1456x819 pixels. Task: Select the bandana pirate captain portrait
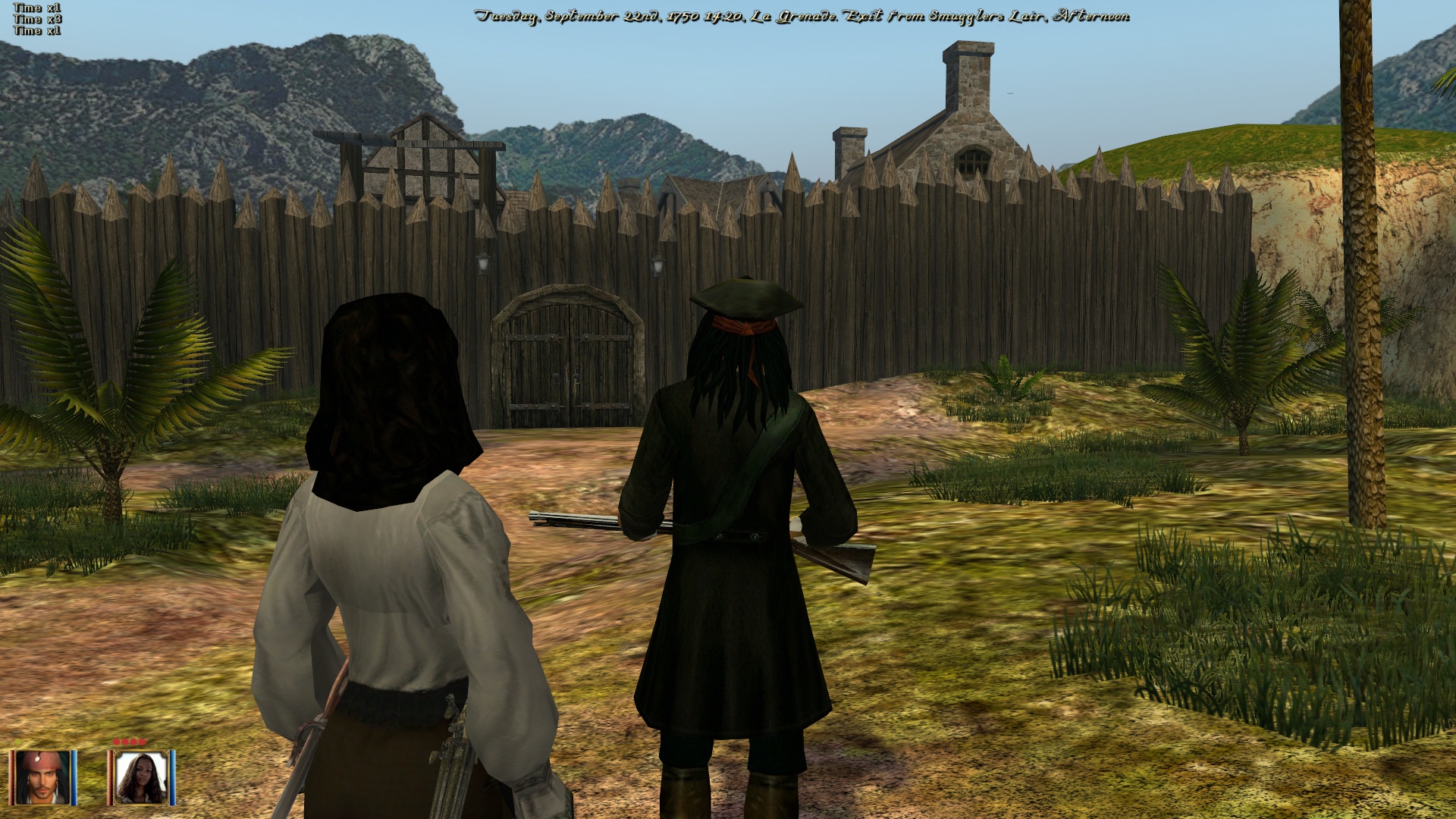pos(43,777)
